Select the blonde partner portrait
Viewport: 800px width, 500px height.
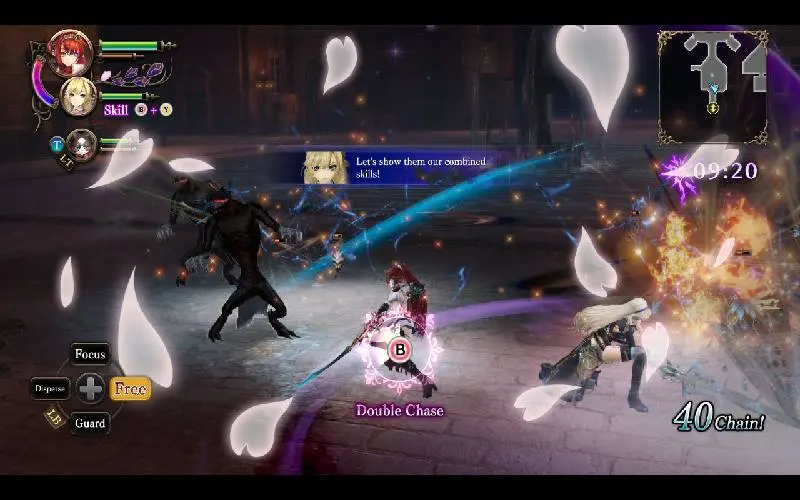coord(78,97)
